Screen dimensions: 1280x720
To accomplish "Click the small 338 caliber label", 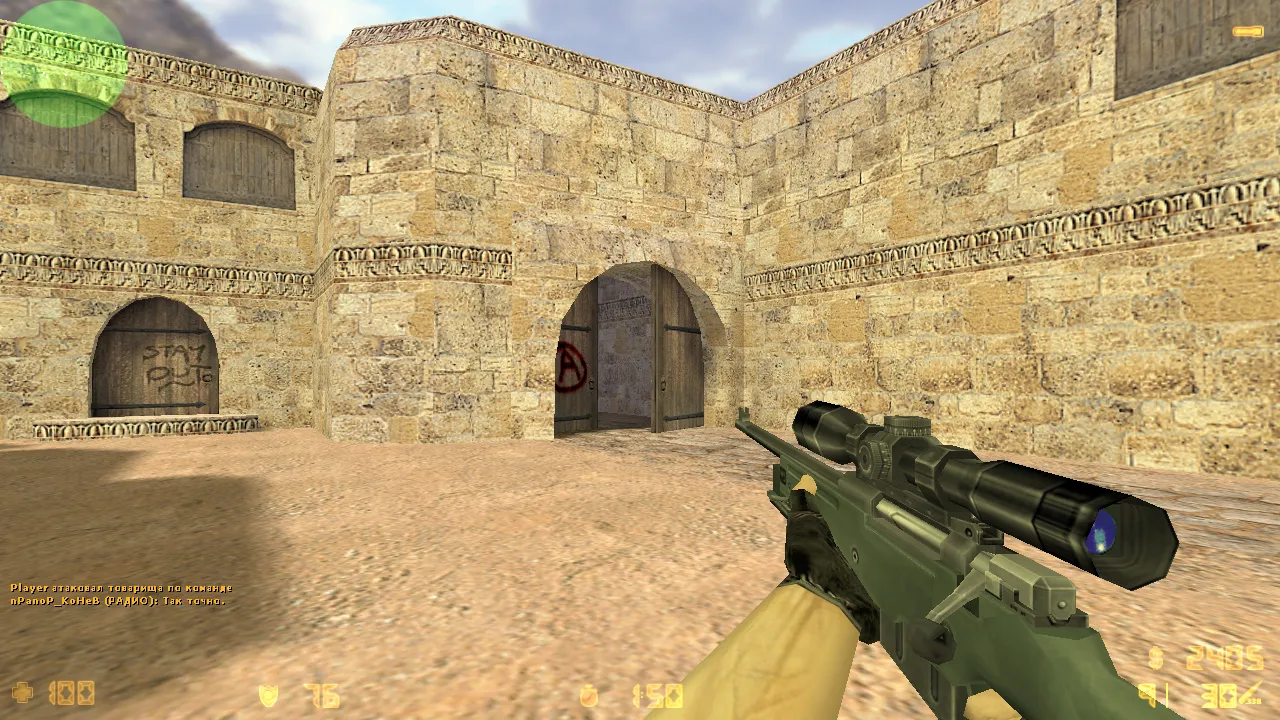I will point(1255,700).
